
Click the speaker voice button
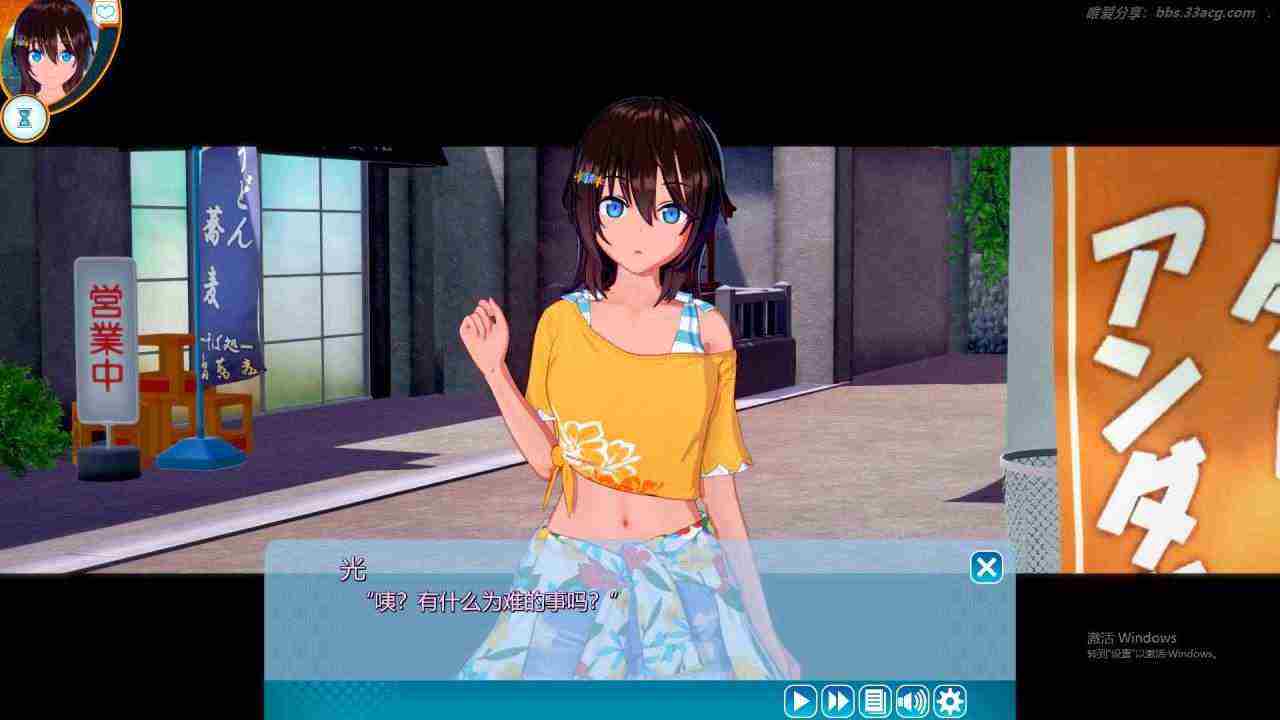[x=912, y=701]
